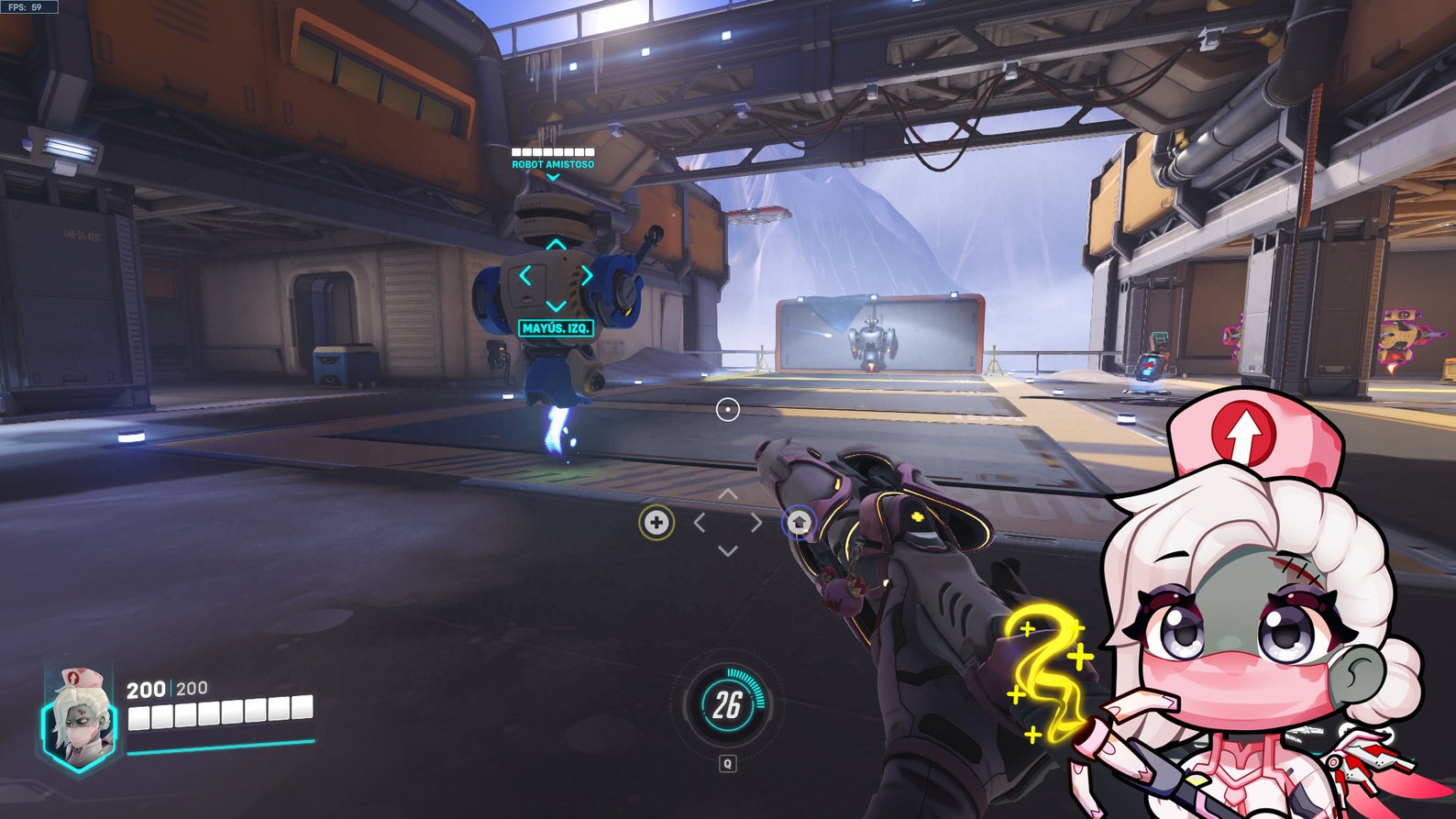Expand the left chevron of the ping wheel

click(702, 523)
